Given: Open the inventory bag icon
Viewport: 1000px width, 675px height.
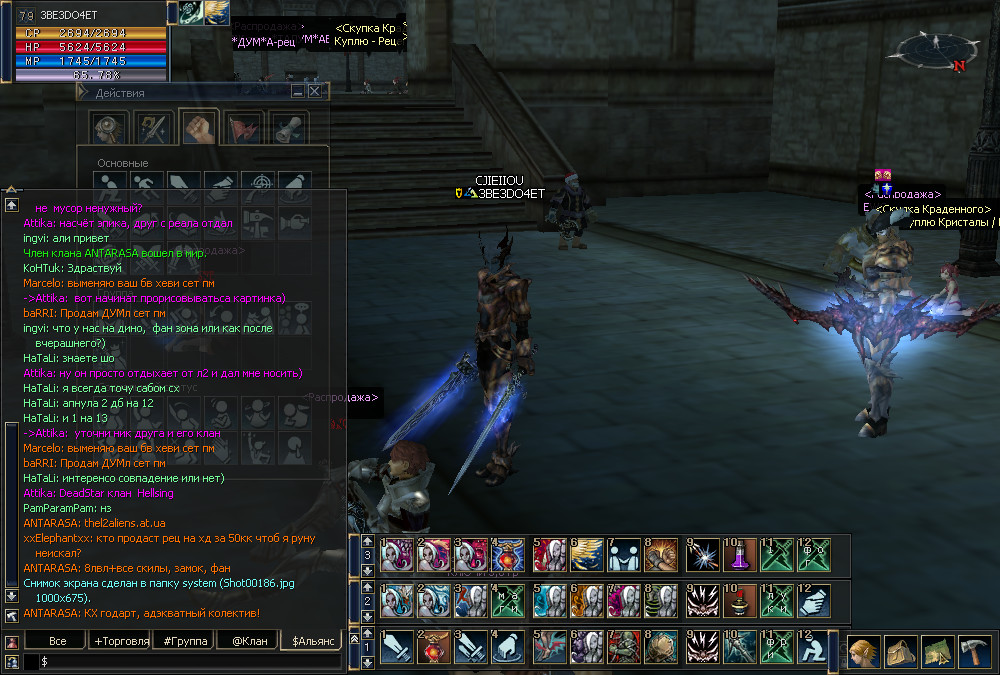Looking at the screenshot, I should click(901, 651).
